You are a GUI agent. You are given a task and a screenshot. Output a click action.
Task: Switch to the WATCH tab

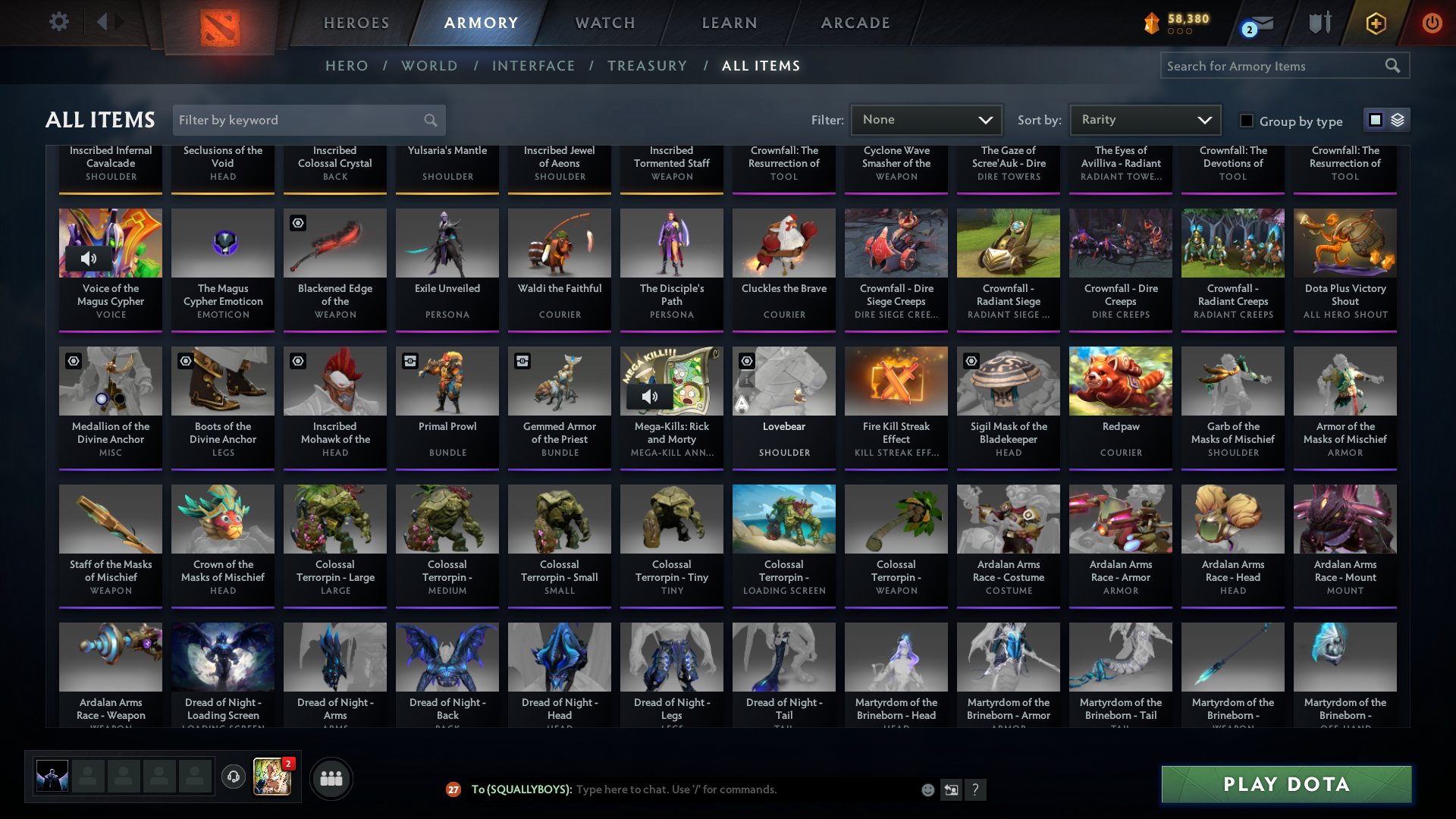tap(604, 23)
